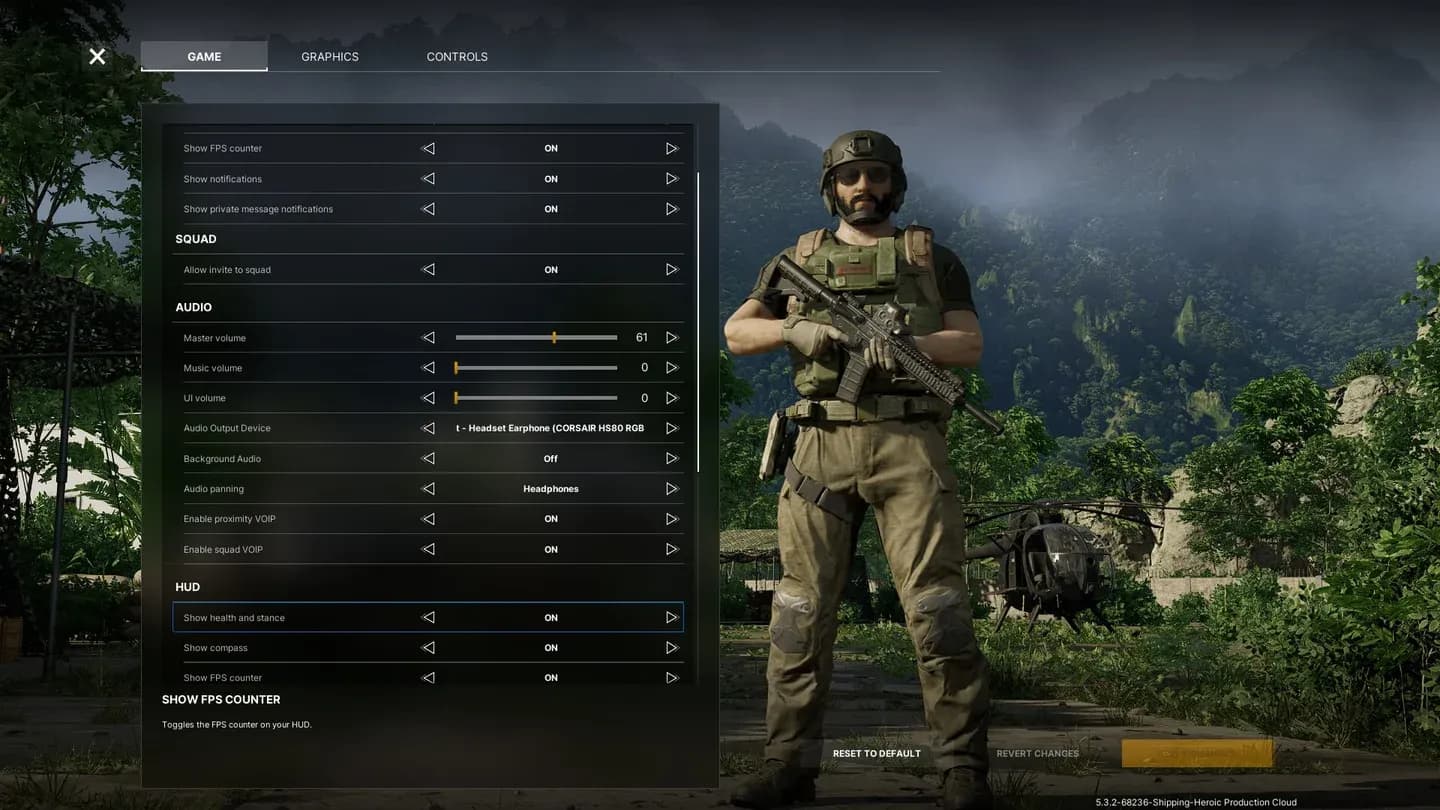Click the right arrow beside Master volume

[x=672, y=337]
